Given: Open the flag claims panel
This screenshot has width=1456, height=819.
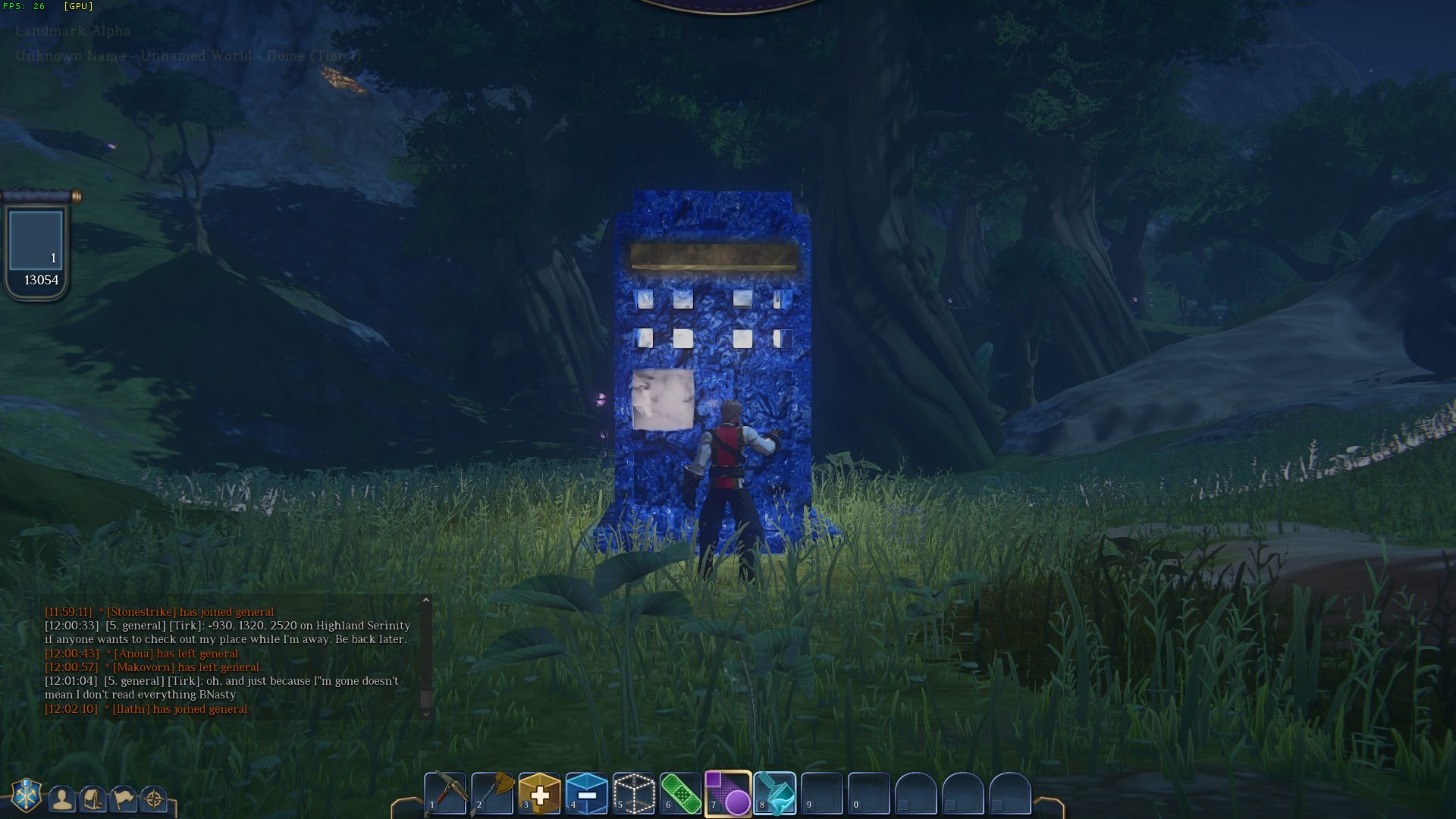Looking at the screenshot, I should [123, 799].
